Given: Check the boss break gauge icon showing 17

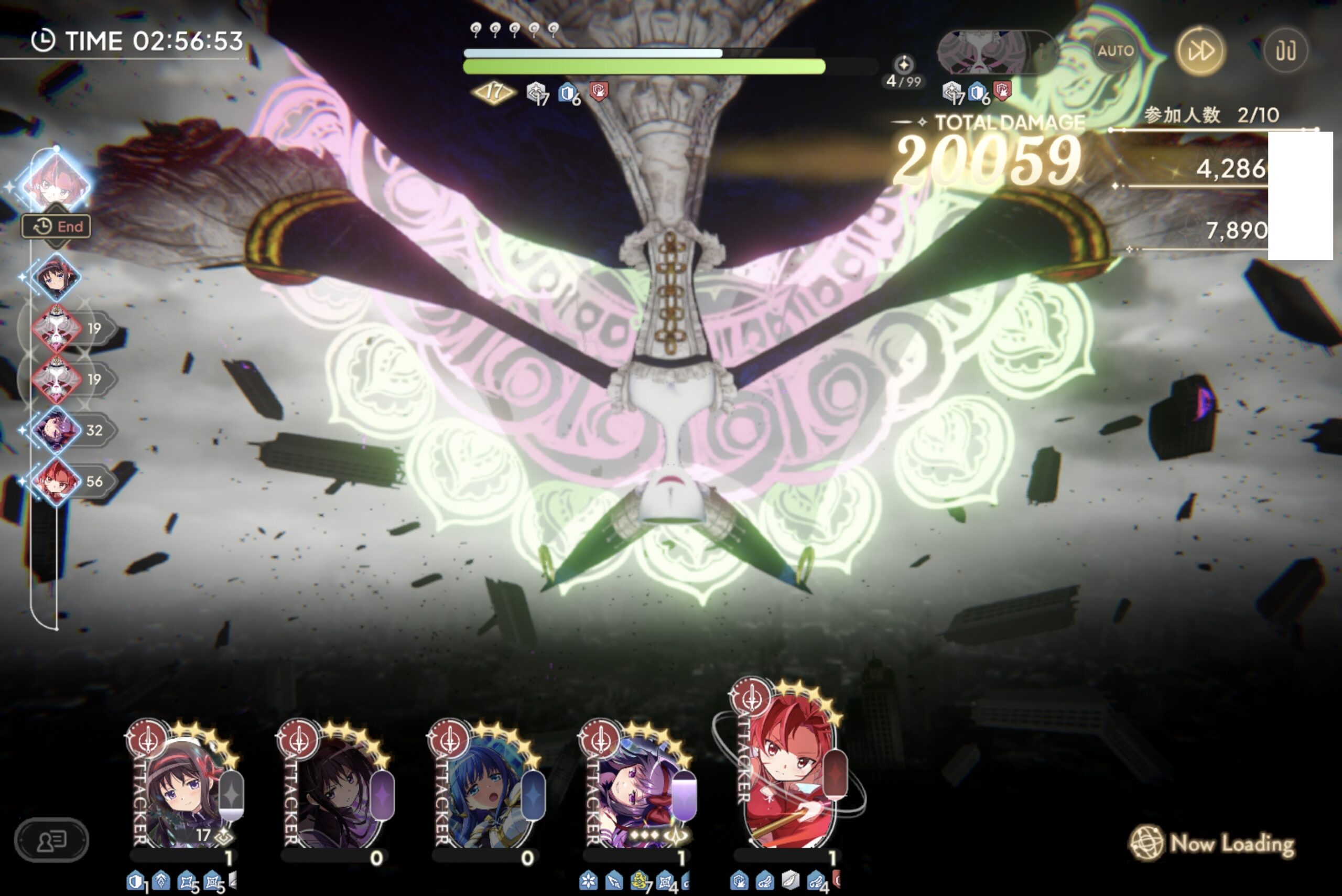Looking at the screenshot, I should point(492,91).
